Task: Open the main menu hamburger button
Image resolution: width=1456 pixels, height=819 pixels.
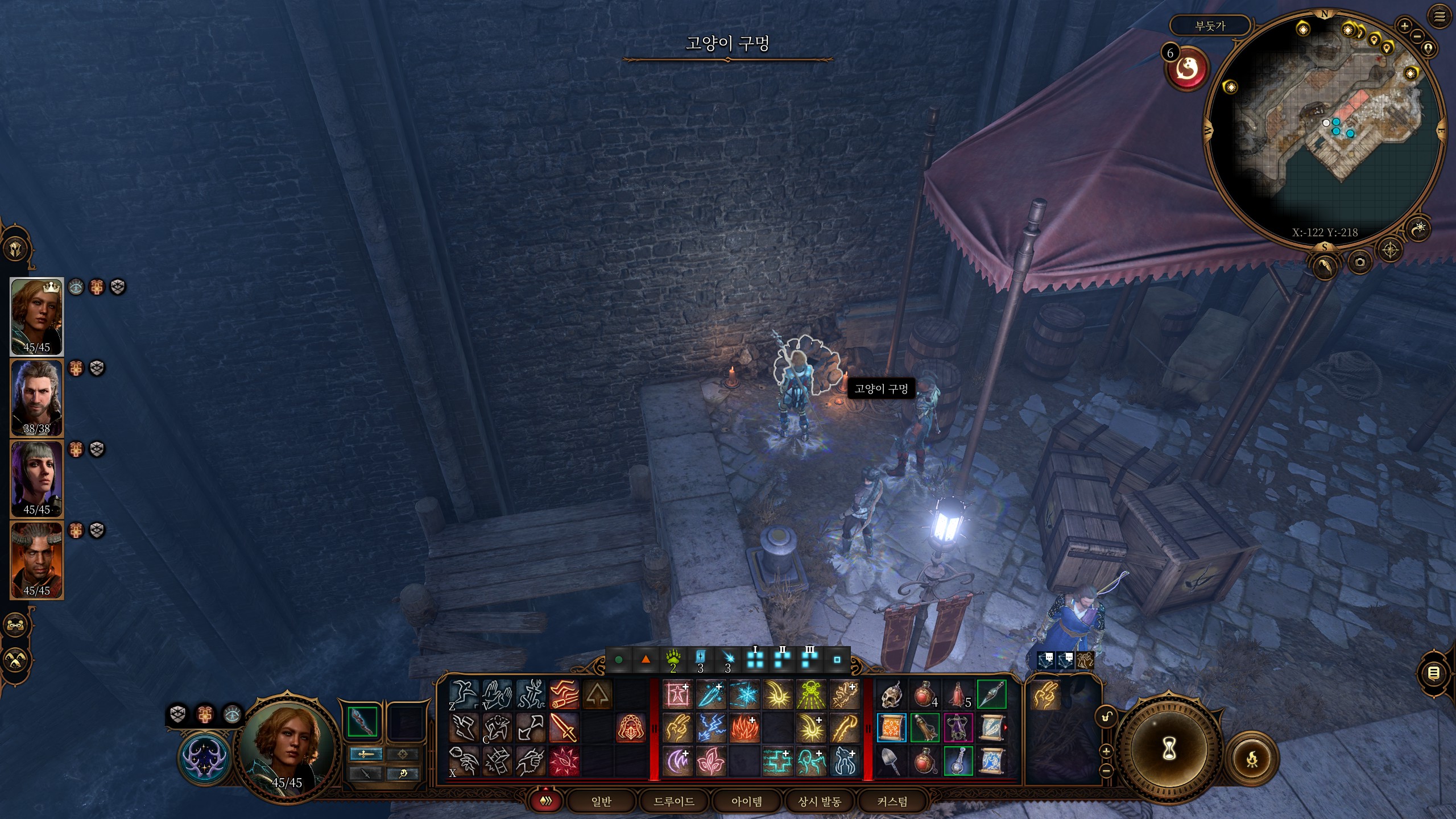Action: pyautogui.click(x=1440, y=17)
